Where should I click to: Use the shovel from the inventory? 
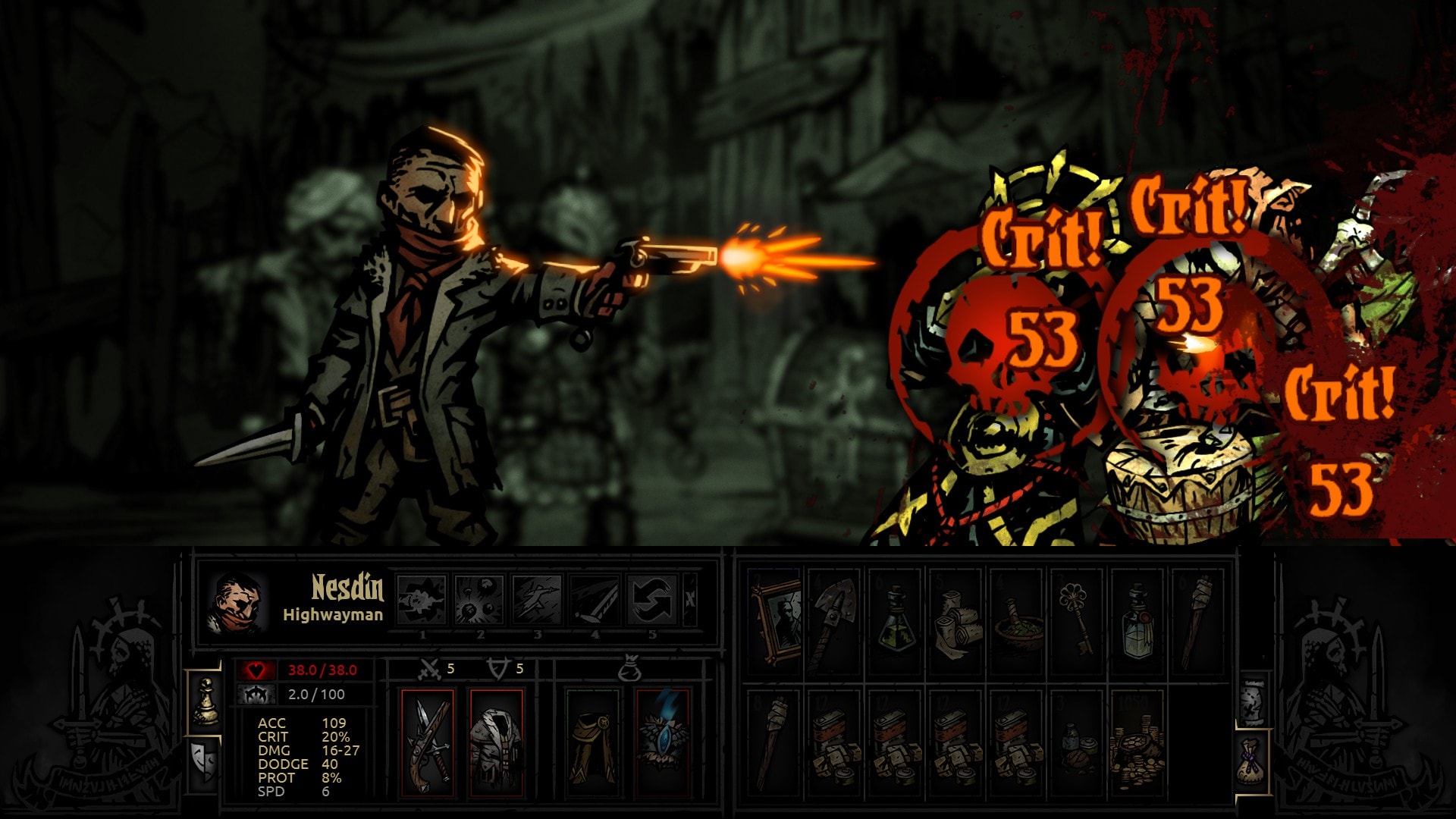click(835, 620)
